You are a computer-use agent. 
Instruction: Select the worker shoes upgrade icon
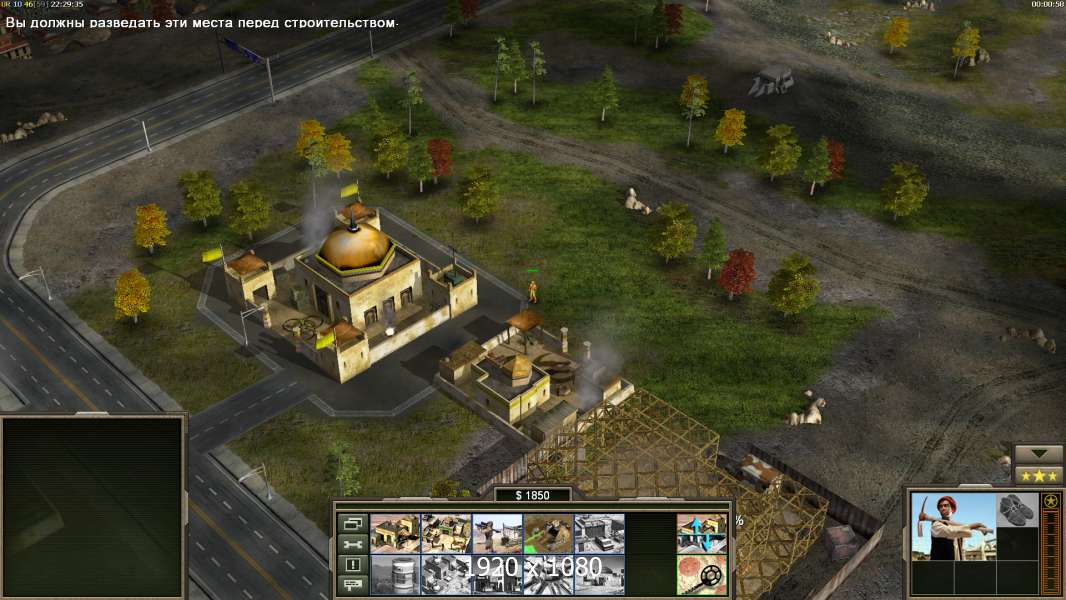click(1017, 509)
